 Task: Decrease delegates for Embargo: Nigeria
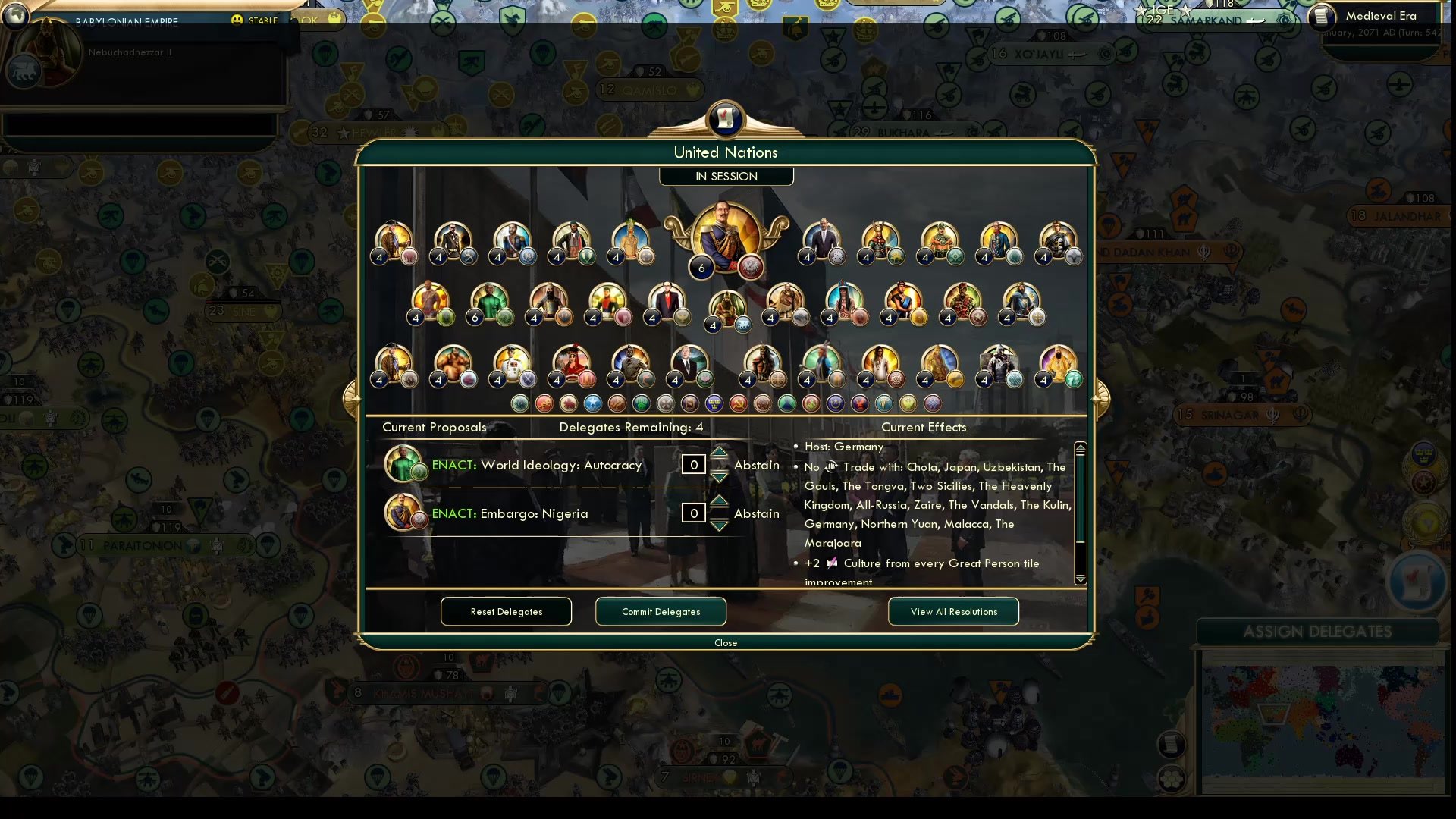(x=719, y=523)
